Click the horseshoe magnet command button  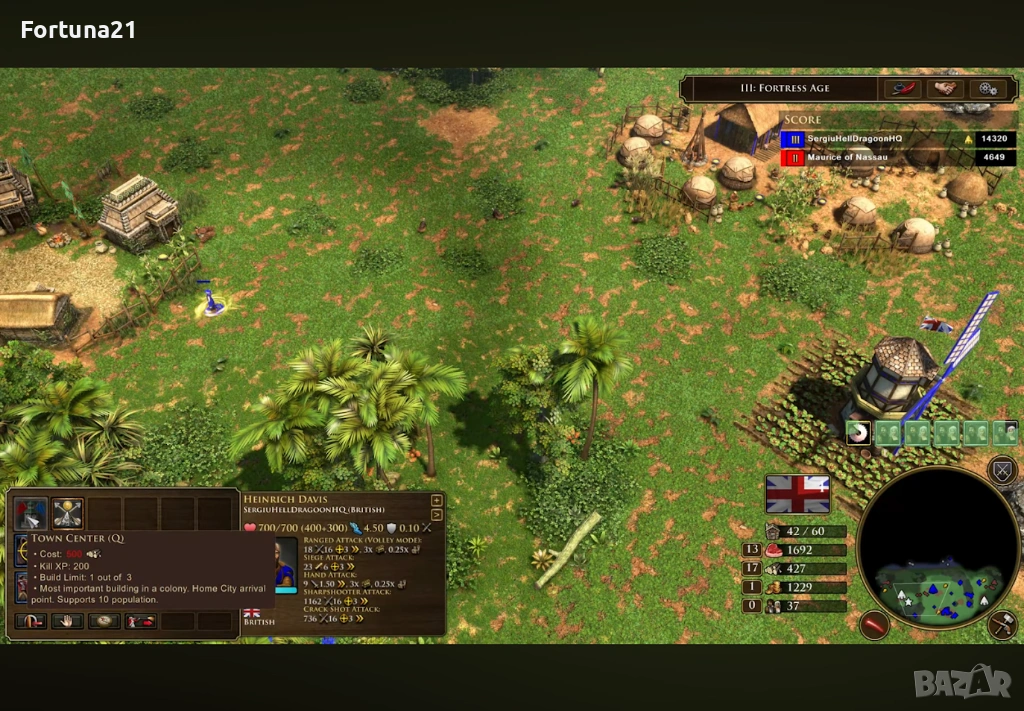coord(30,621)
